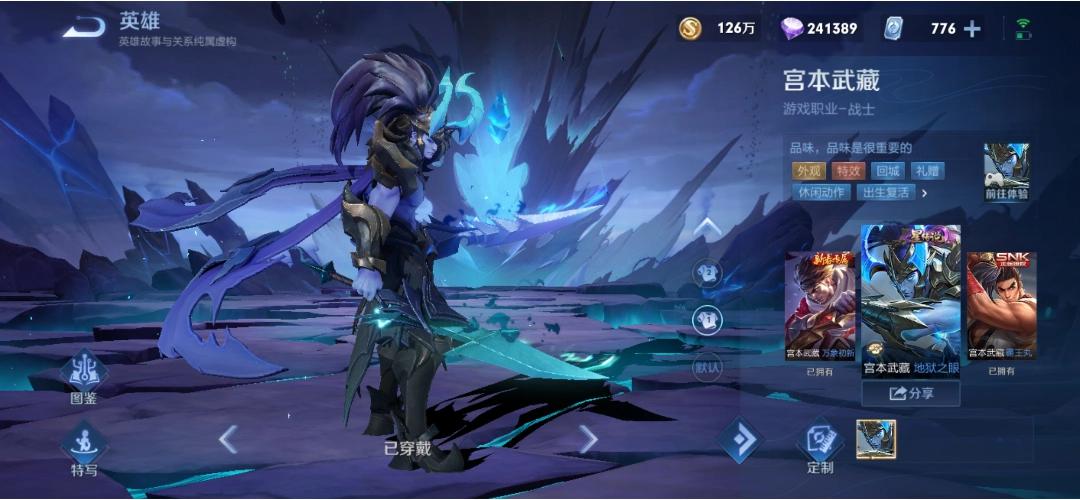This screenshot has width=1080, height=500.
Task: Select the 休闲动作 idle action tag
Action: [x=821, y=192]
